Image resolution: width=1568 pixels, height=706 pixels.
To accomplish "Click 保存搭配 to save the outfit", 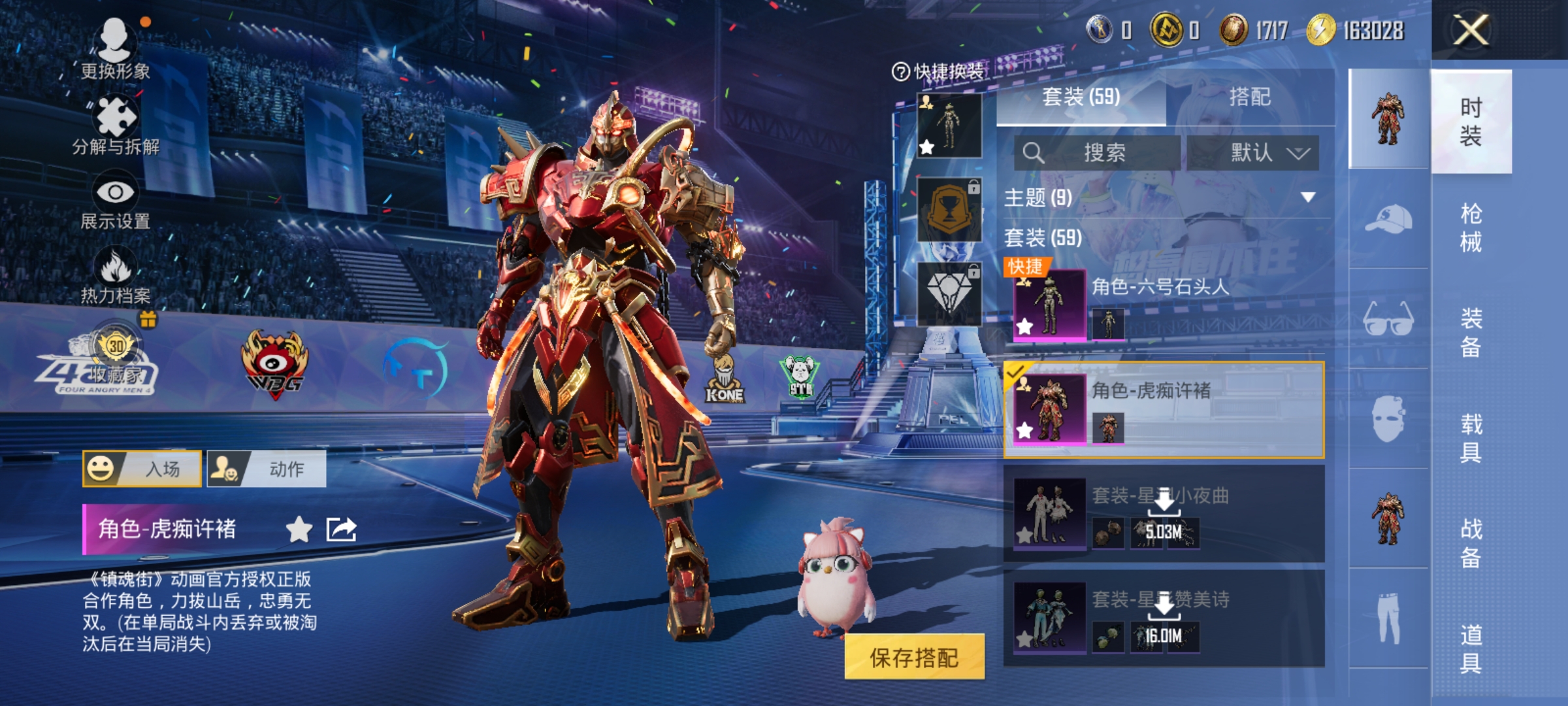I will pyautogui.click(x=914, y=657).
